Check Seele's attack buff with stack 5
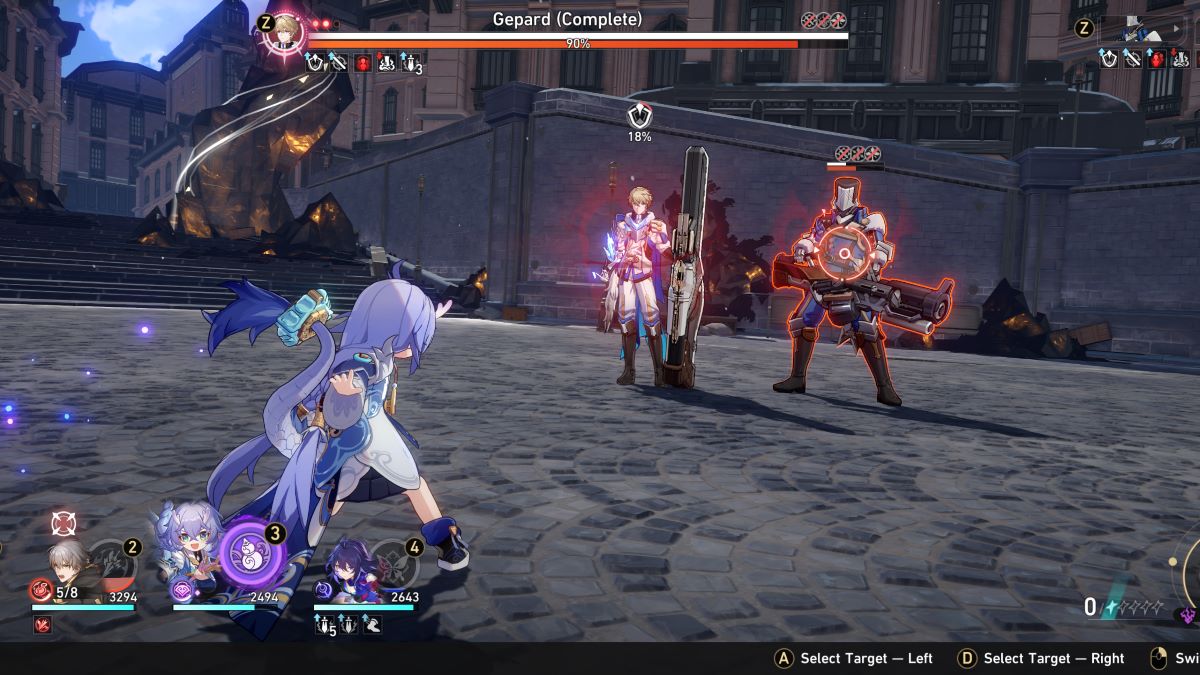 (326, 626)
